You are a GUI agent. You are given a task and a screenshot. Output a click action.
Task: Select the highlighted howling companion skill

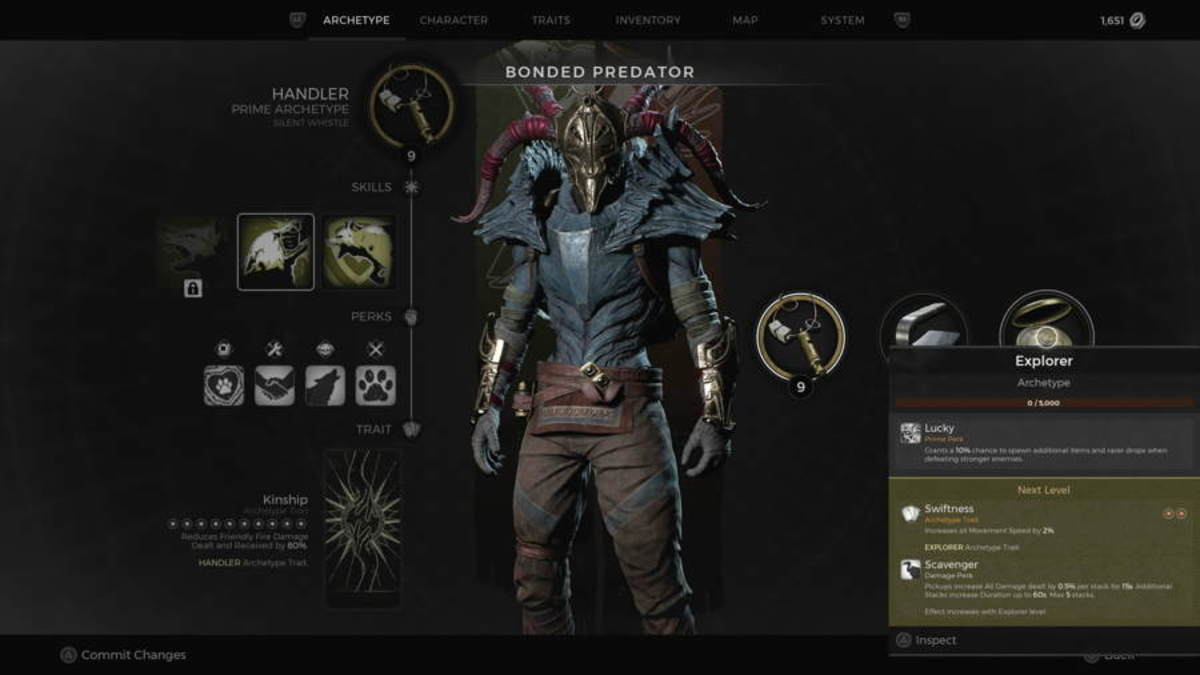pos(275,252)
